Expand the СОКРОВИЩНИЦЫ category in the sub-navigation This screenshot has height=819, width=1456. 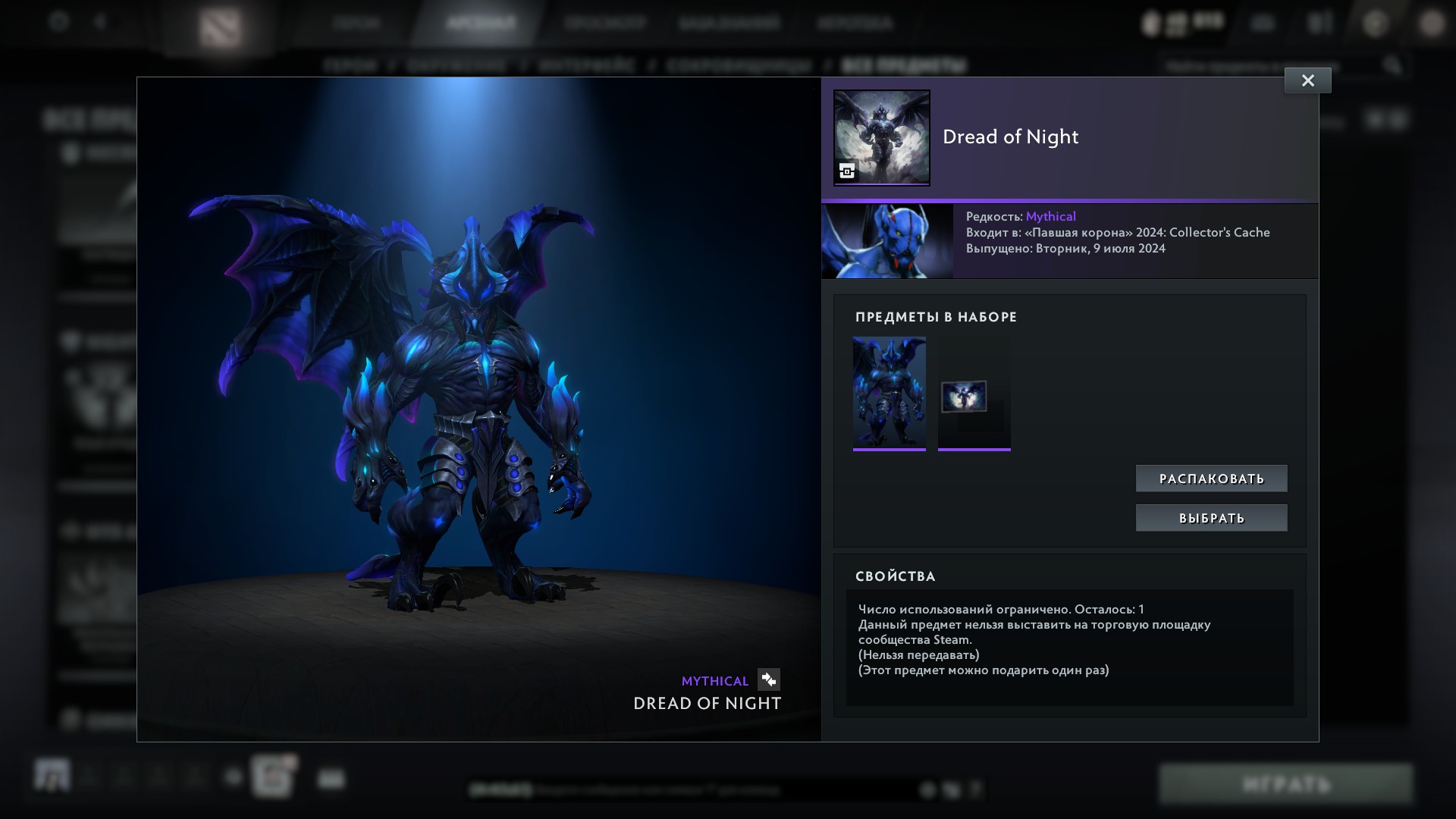[x=739, y=65]
